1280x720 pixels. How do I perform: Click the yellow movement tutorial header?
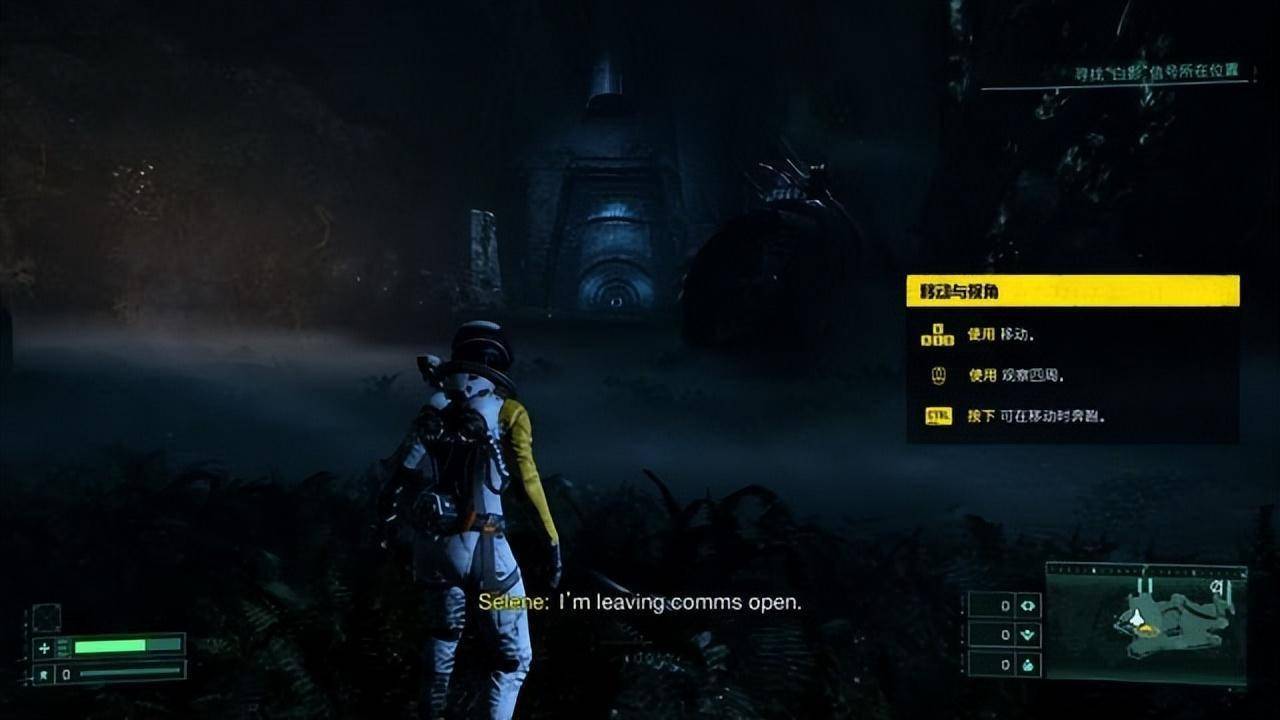click(x=1072, y=291)
